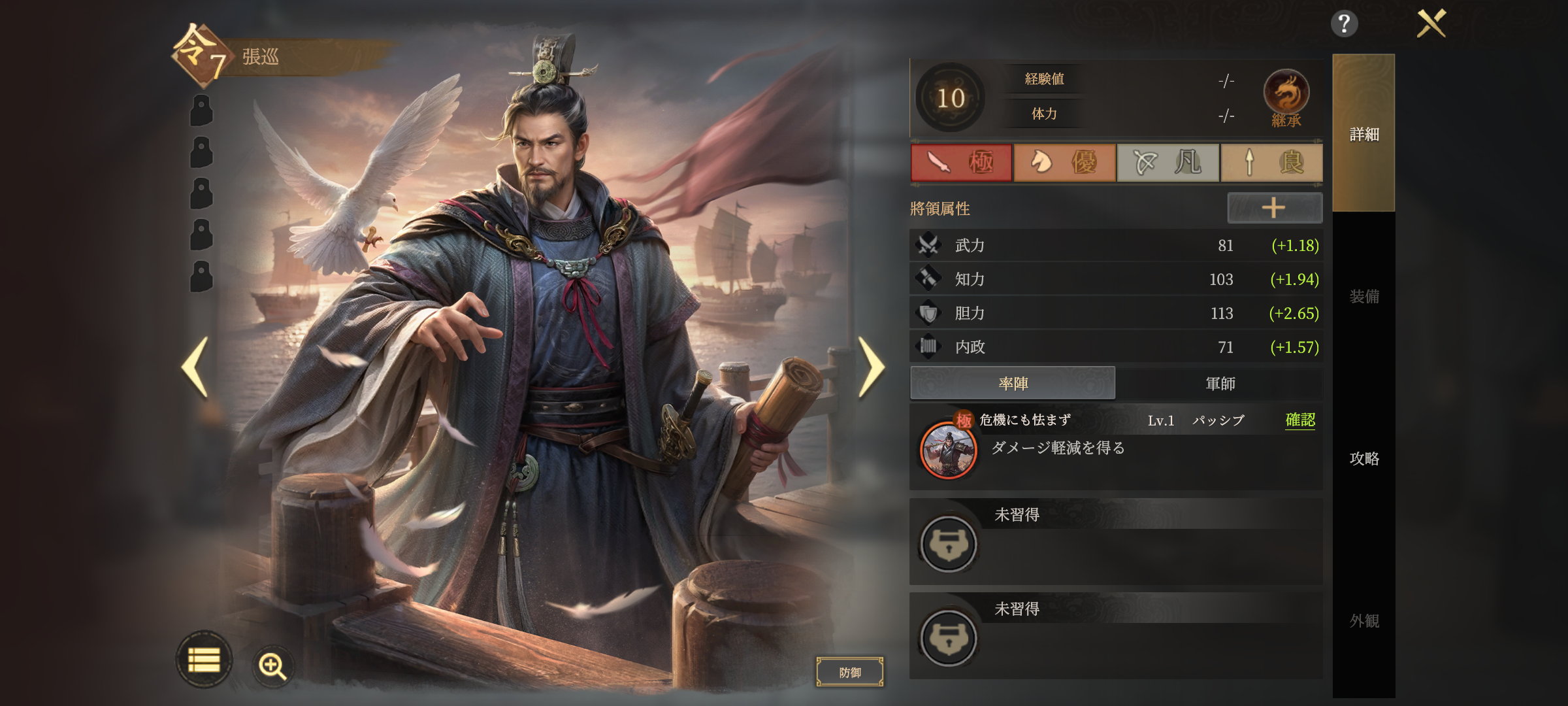Select the red 極 sword aptitude
Screen dimensions: 1568x706
point(961,162)
